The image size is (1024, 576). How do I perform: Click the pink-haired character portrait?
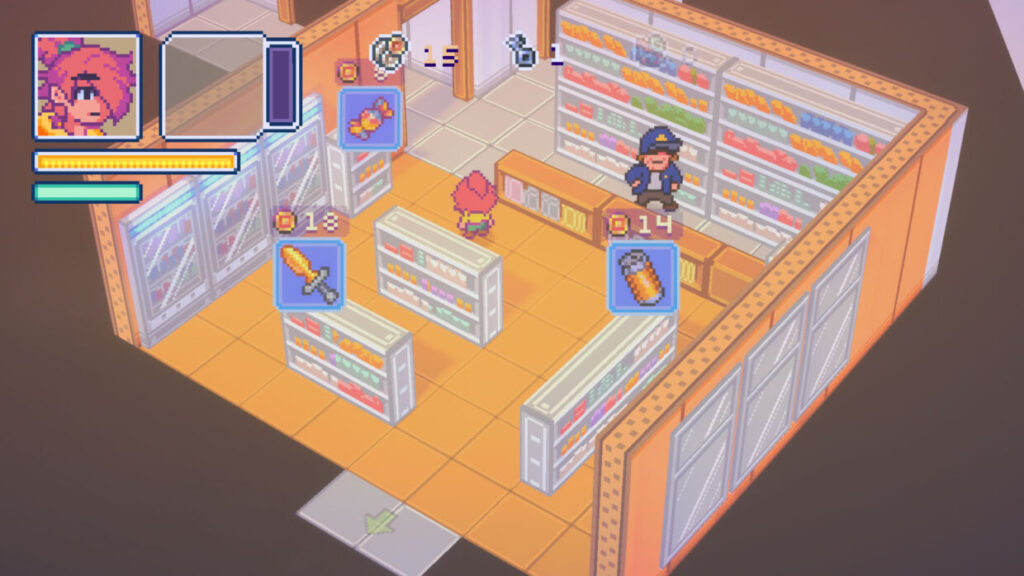(87, 86)
